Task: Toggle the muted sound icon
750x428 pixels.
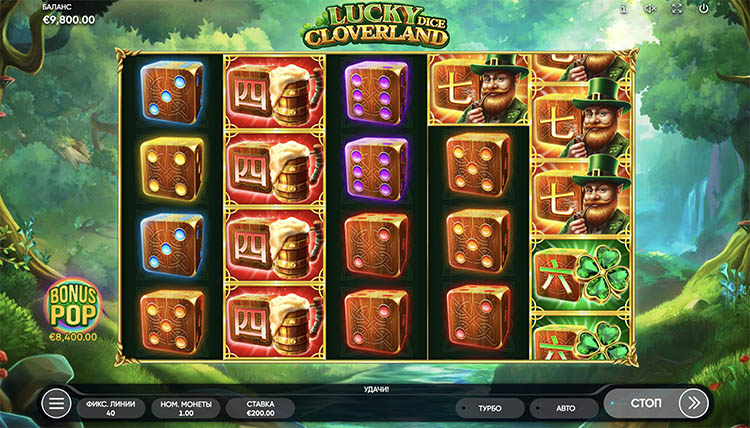Action: coord(649,8)
